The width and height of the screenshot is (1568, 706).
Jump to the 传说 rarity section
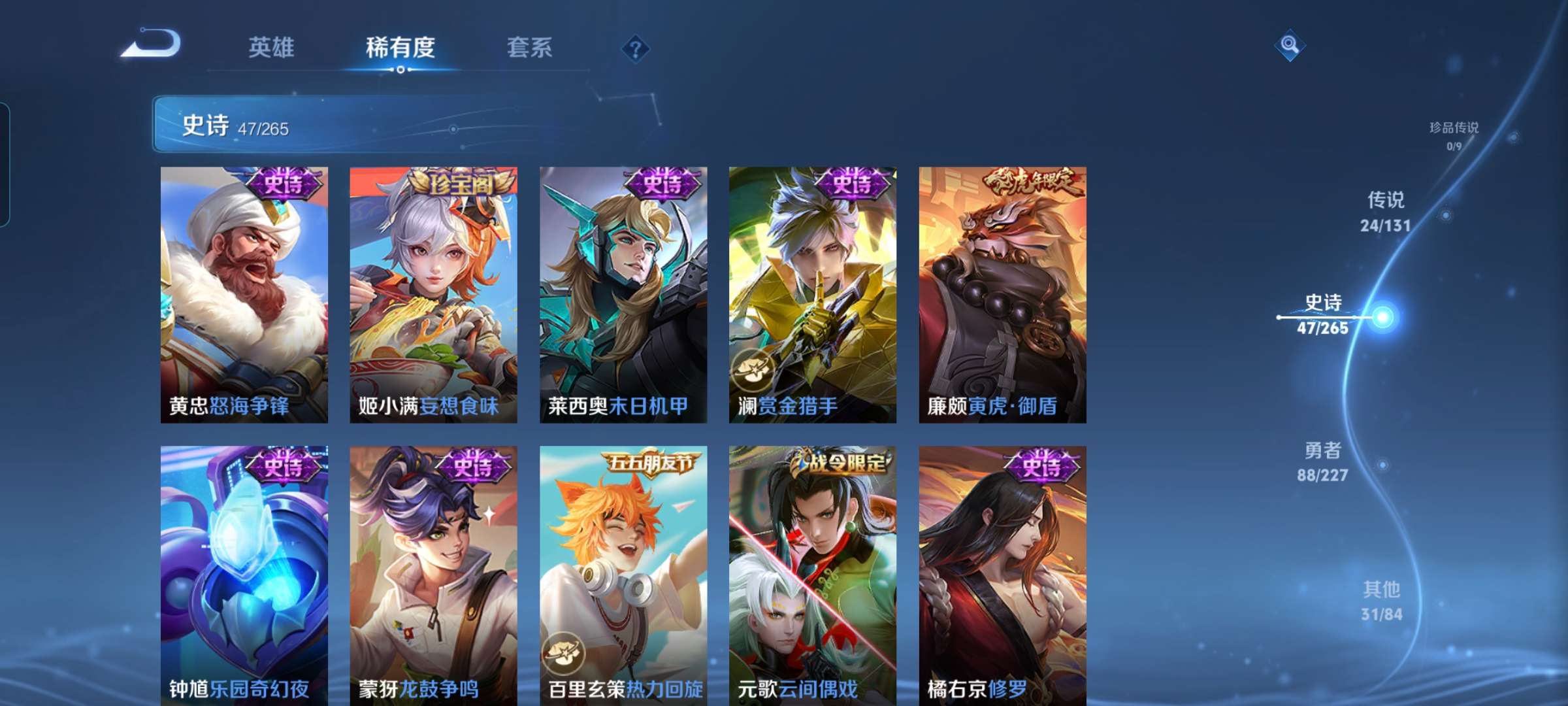point(1385,211)
